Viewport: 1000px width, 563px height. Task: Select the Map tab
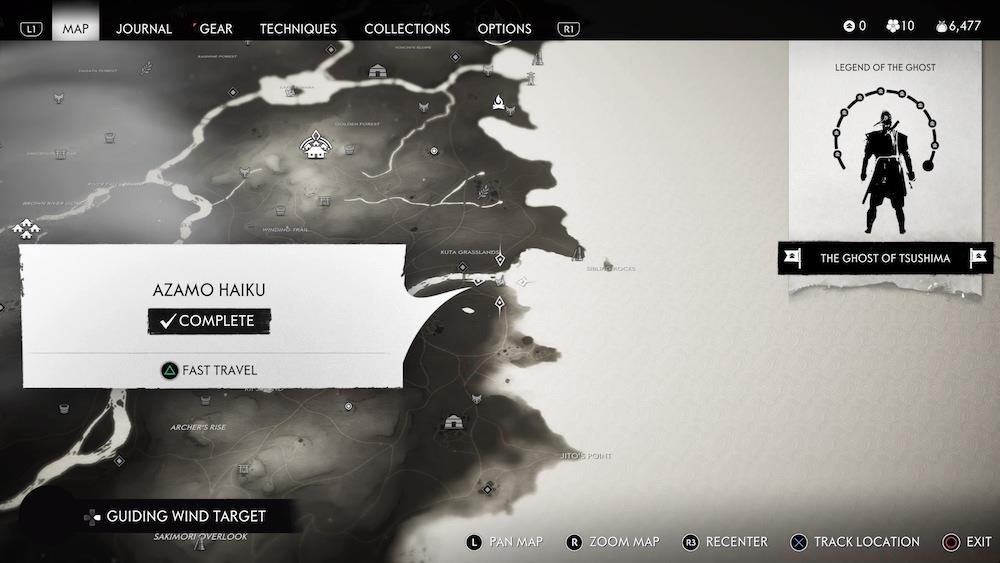[75, 28]
